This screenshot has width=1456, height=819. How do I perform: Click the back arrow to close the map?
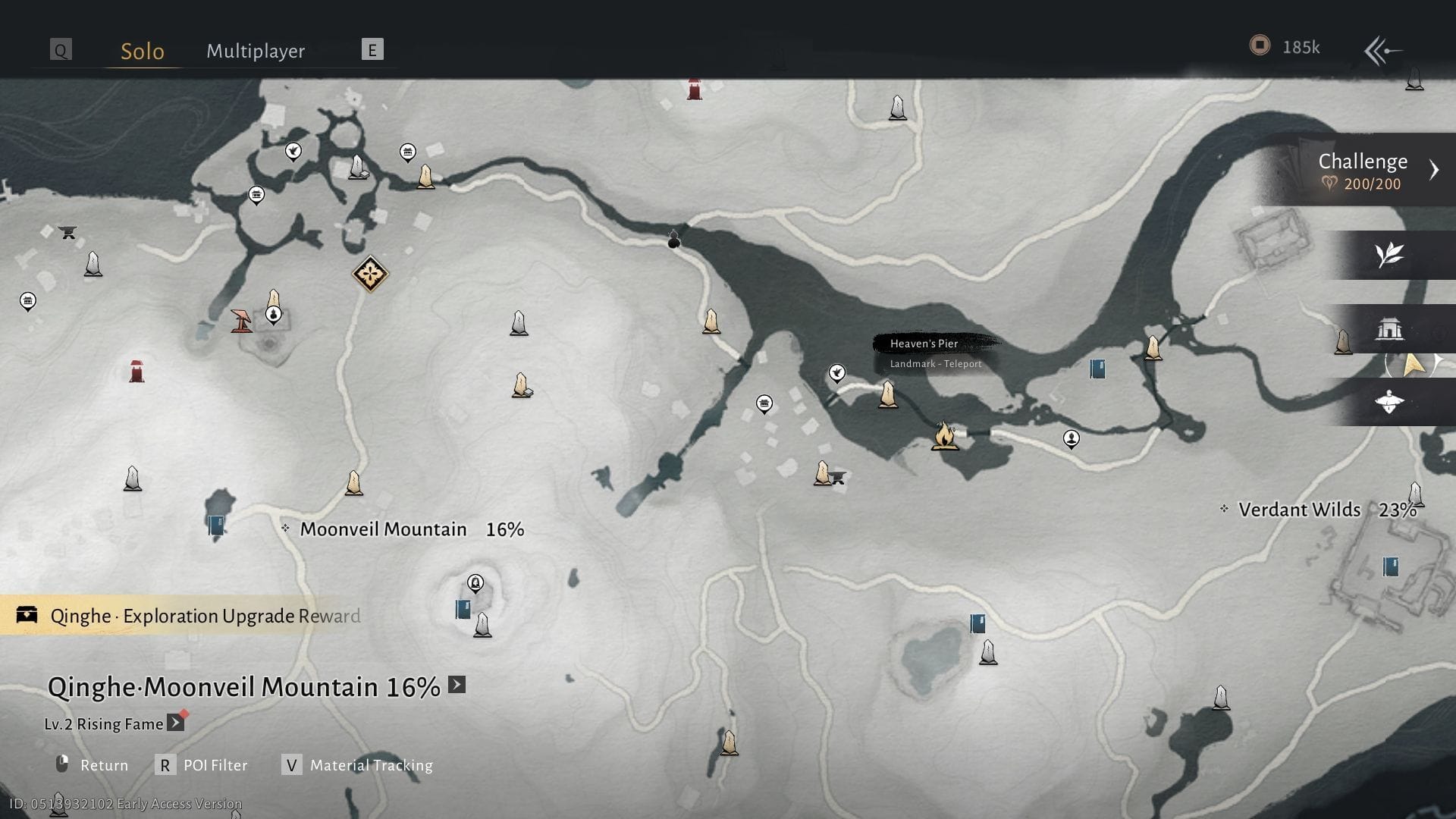1382,51
